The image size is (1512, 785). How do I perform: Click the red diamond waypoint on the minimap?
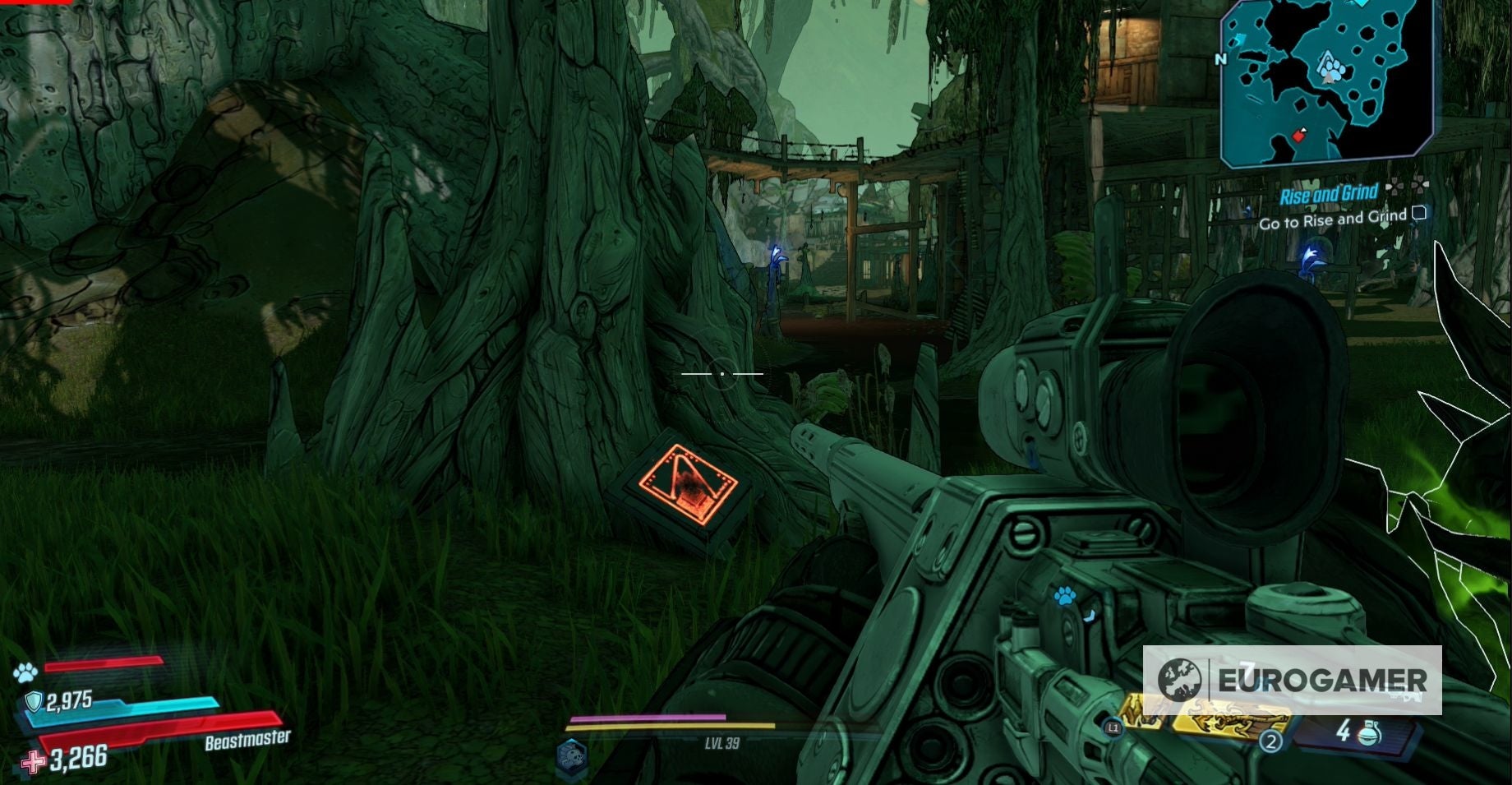(1298, 136)
